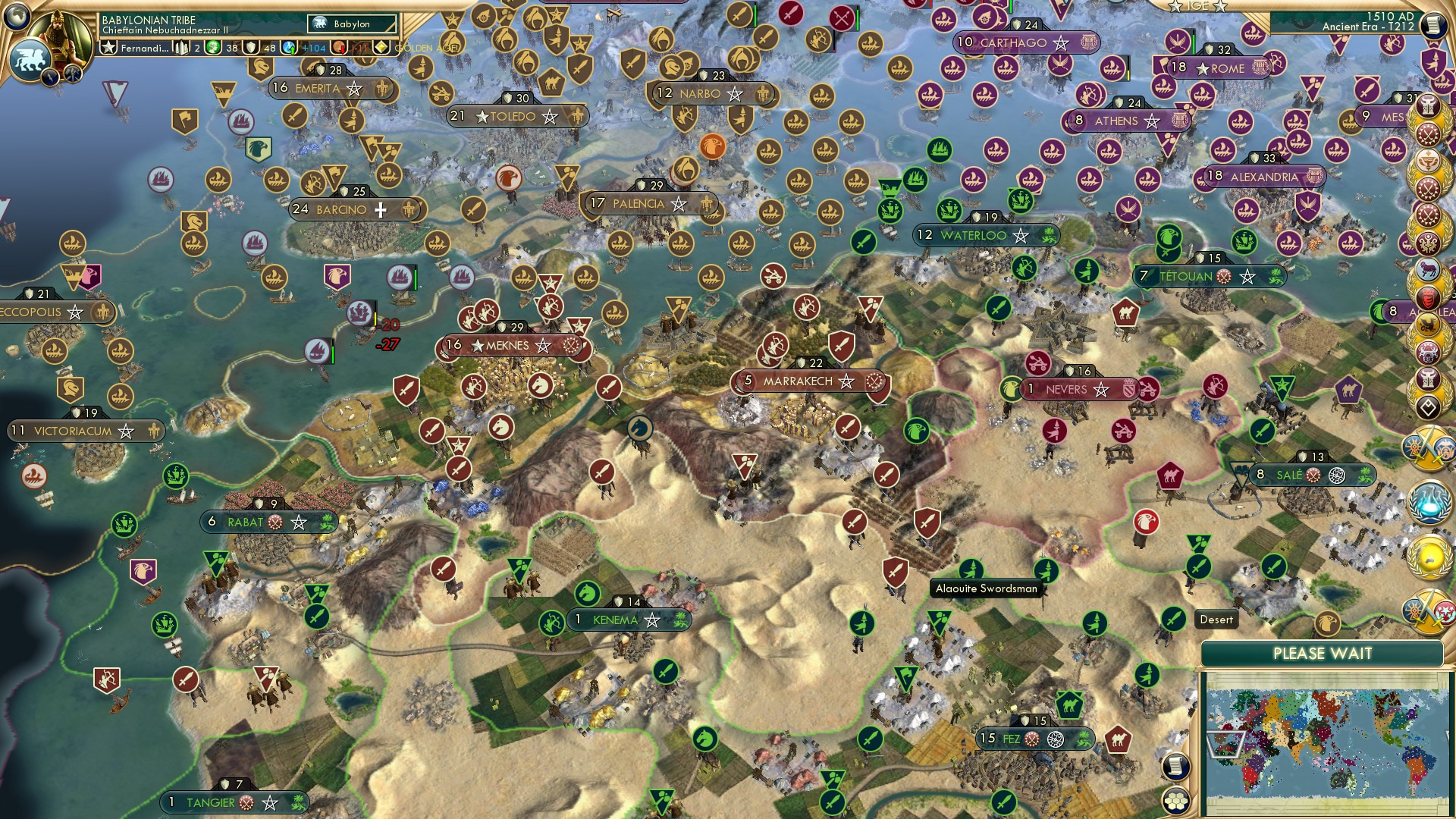Expand the Meknes city banner
The width and height of the screenshot is (1456, 819).
[x=507, y=345]
